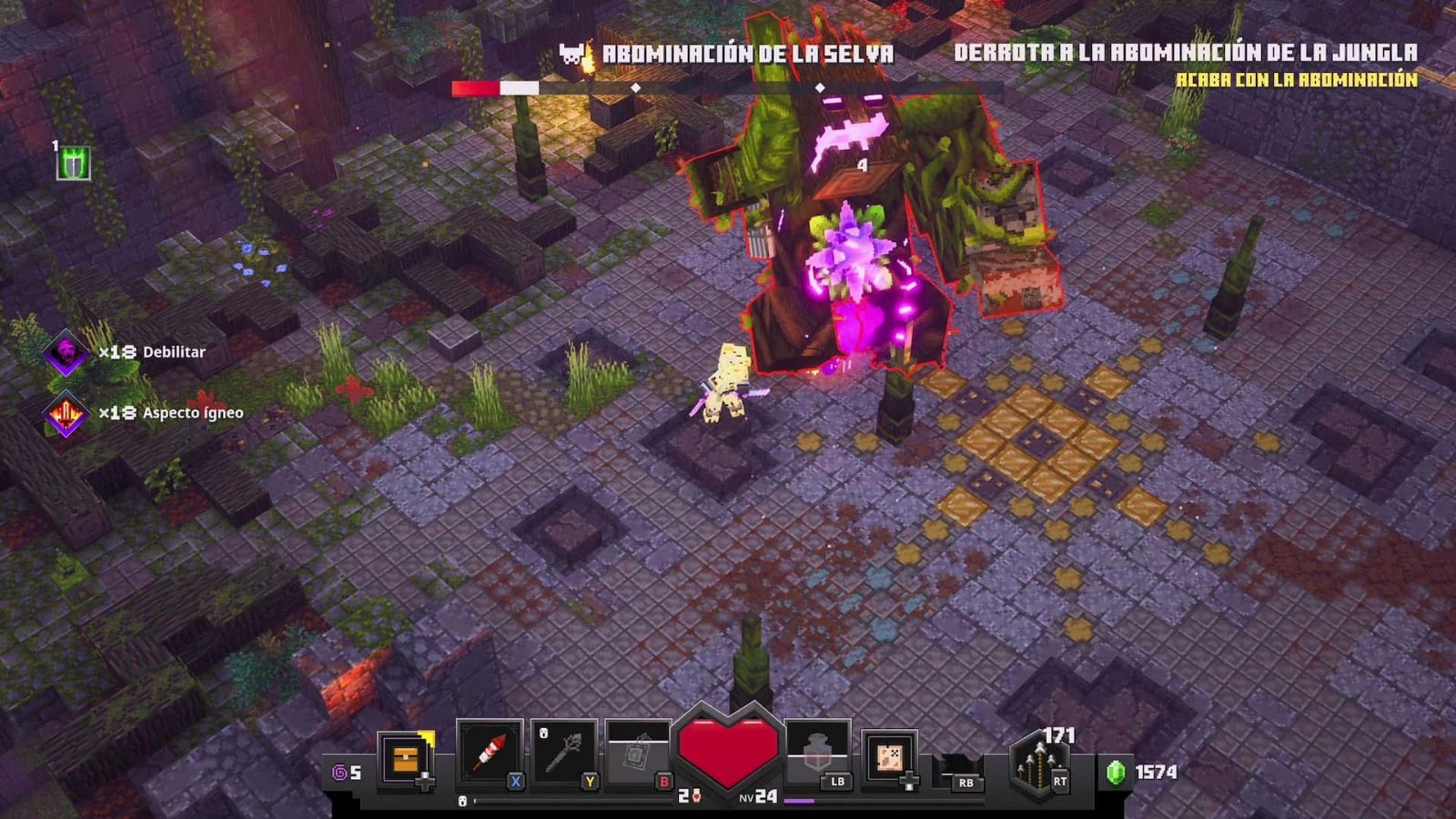Screen dimensions: 1456x819
Task: Click the objective tracker about the Abominación
Action: coord(1185,64)
